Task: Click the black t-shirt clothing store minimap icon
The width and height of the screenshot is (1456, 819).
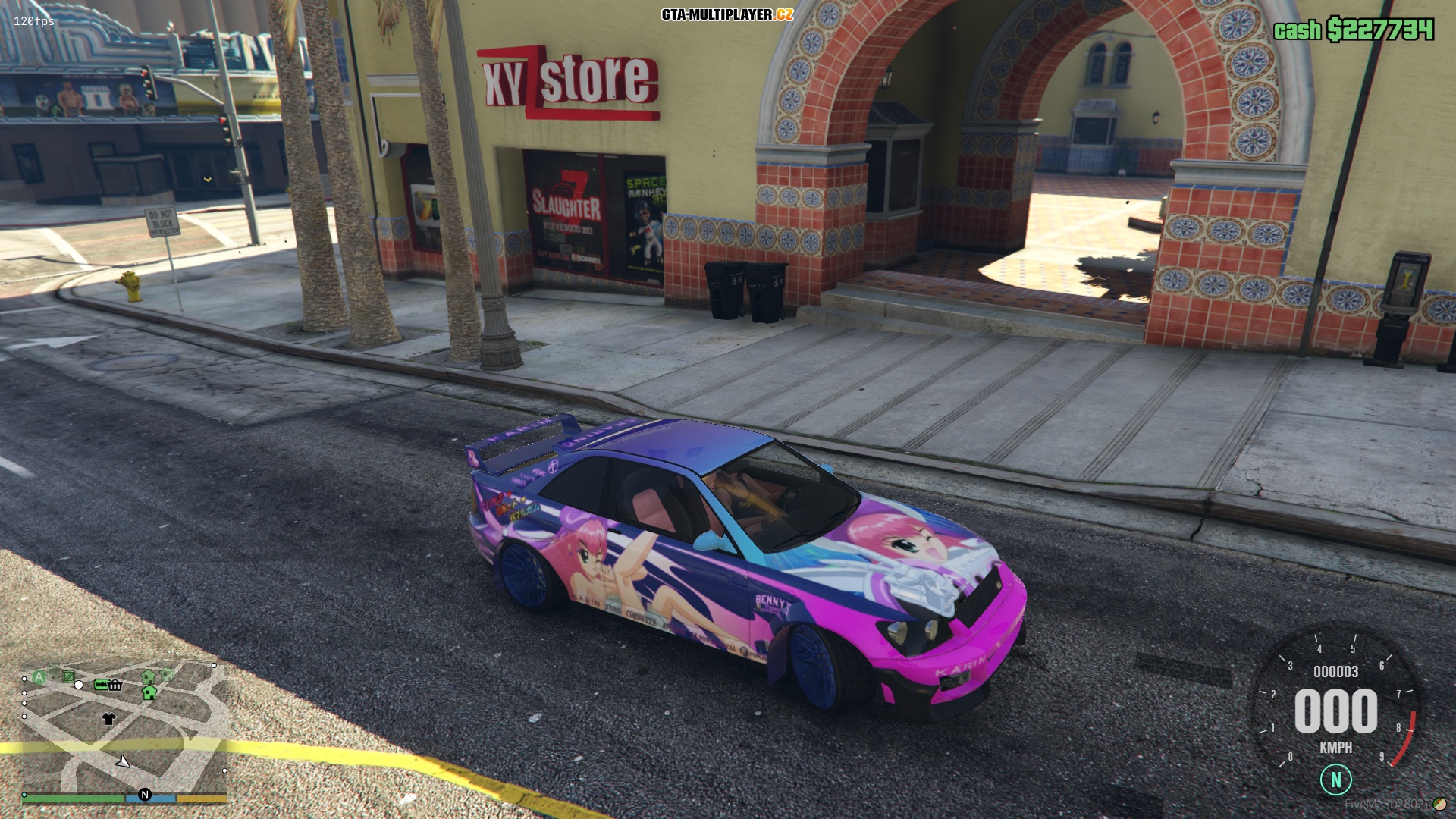Action: point(109,719)
